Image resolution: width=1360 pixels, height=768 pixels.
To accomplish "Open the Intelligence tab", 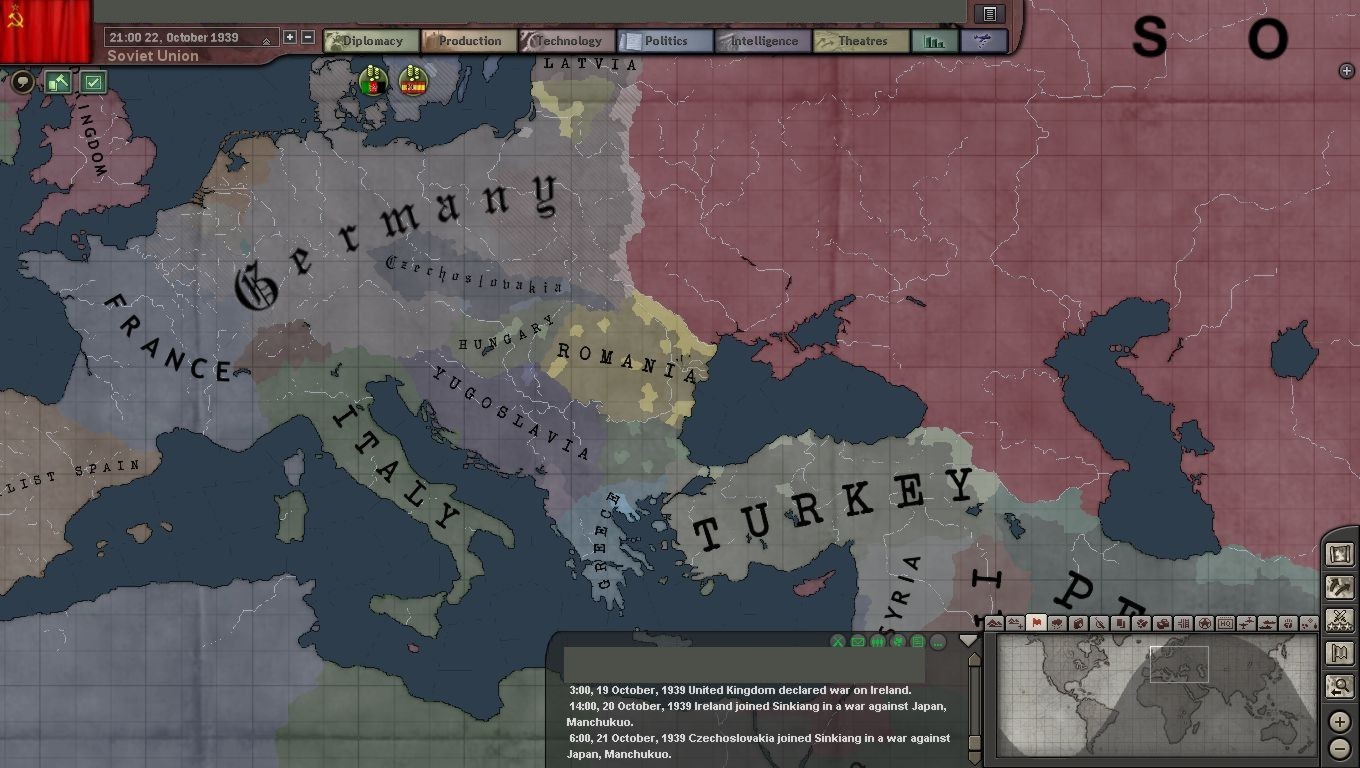I will point(763,41).
